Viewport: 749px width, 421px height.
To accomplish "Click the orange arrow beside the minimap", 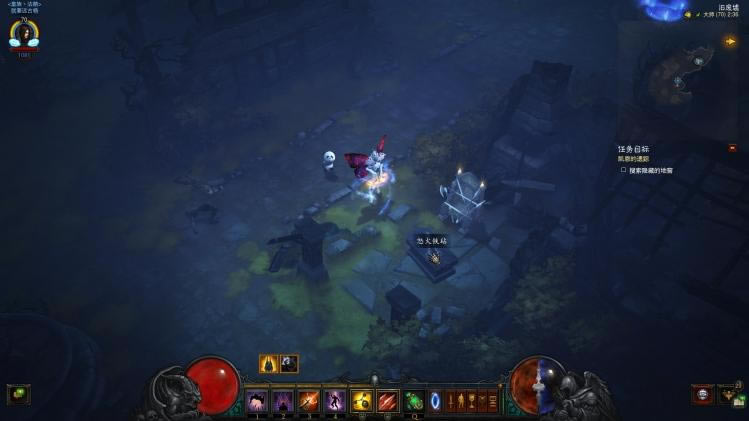I will 731,41.
